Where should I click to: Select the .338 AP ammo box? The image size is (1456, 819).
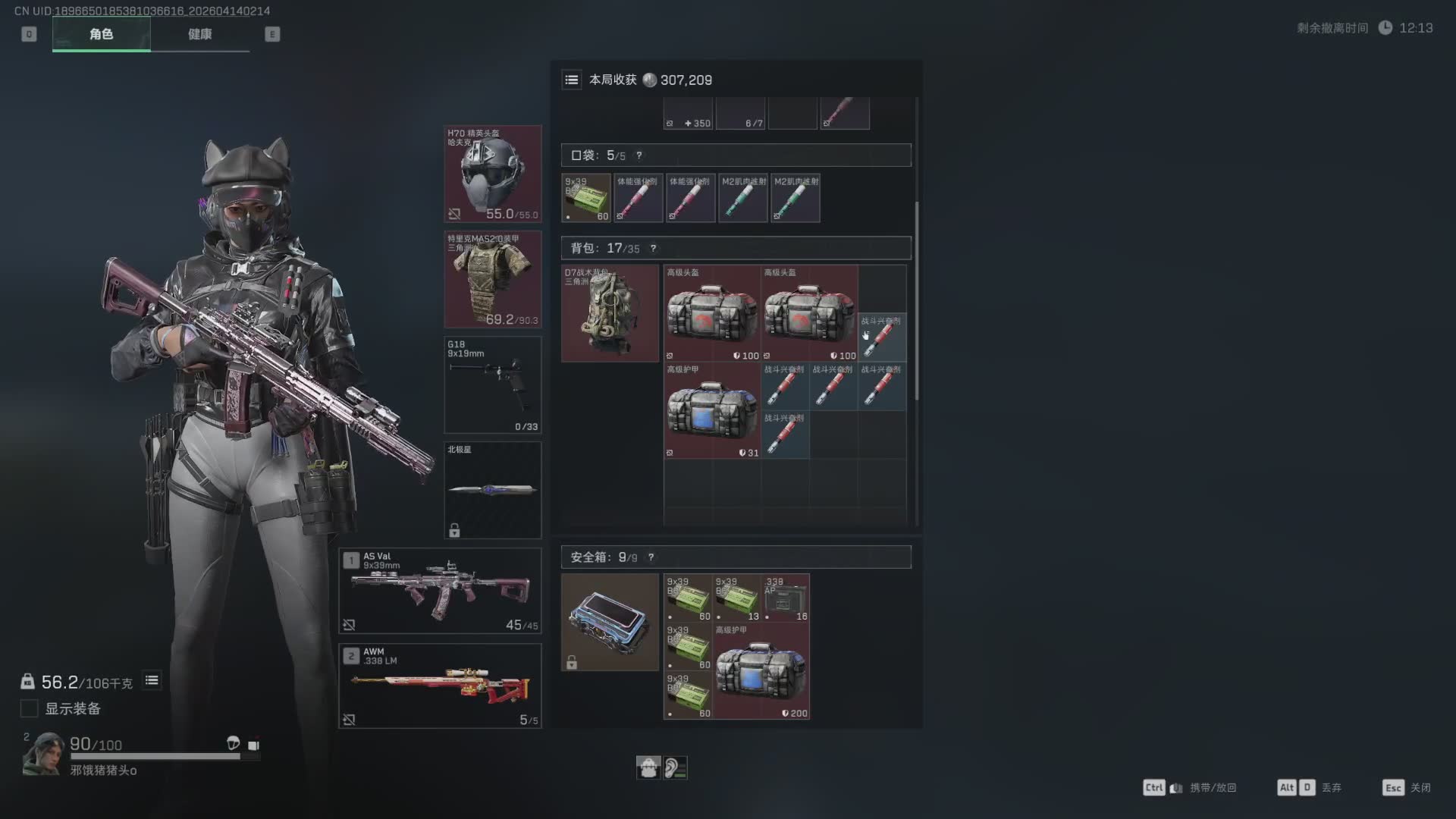point(785,598)
